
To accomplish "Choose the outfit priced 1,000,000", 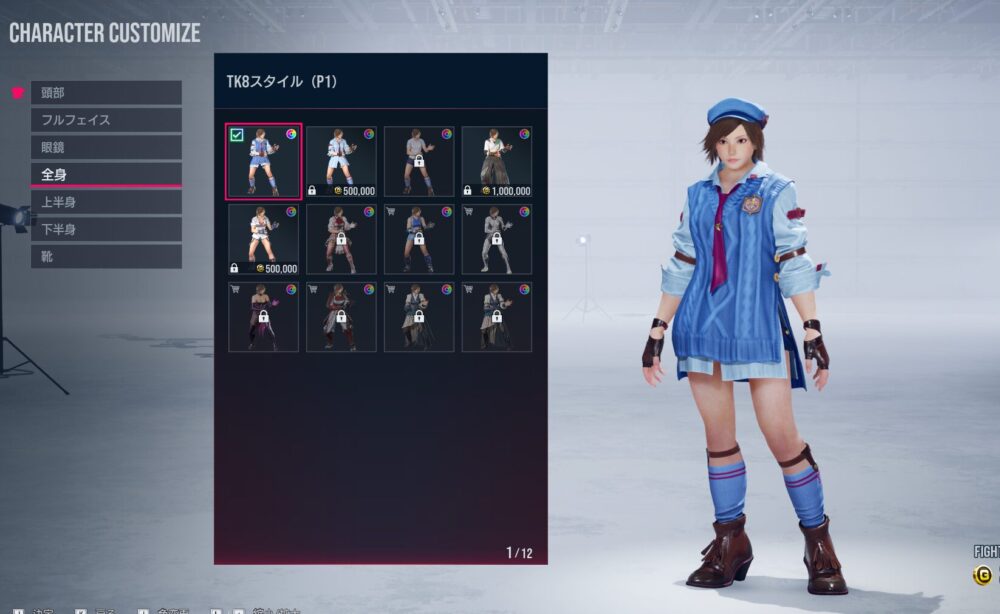I will [x=497, y=161].
